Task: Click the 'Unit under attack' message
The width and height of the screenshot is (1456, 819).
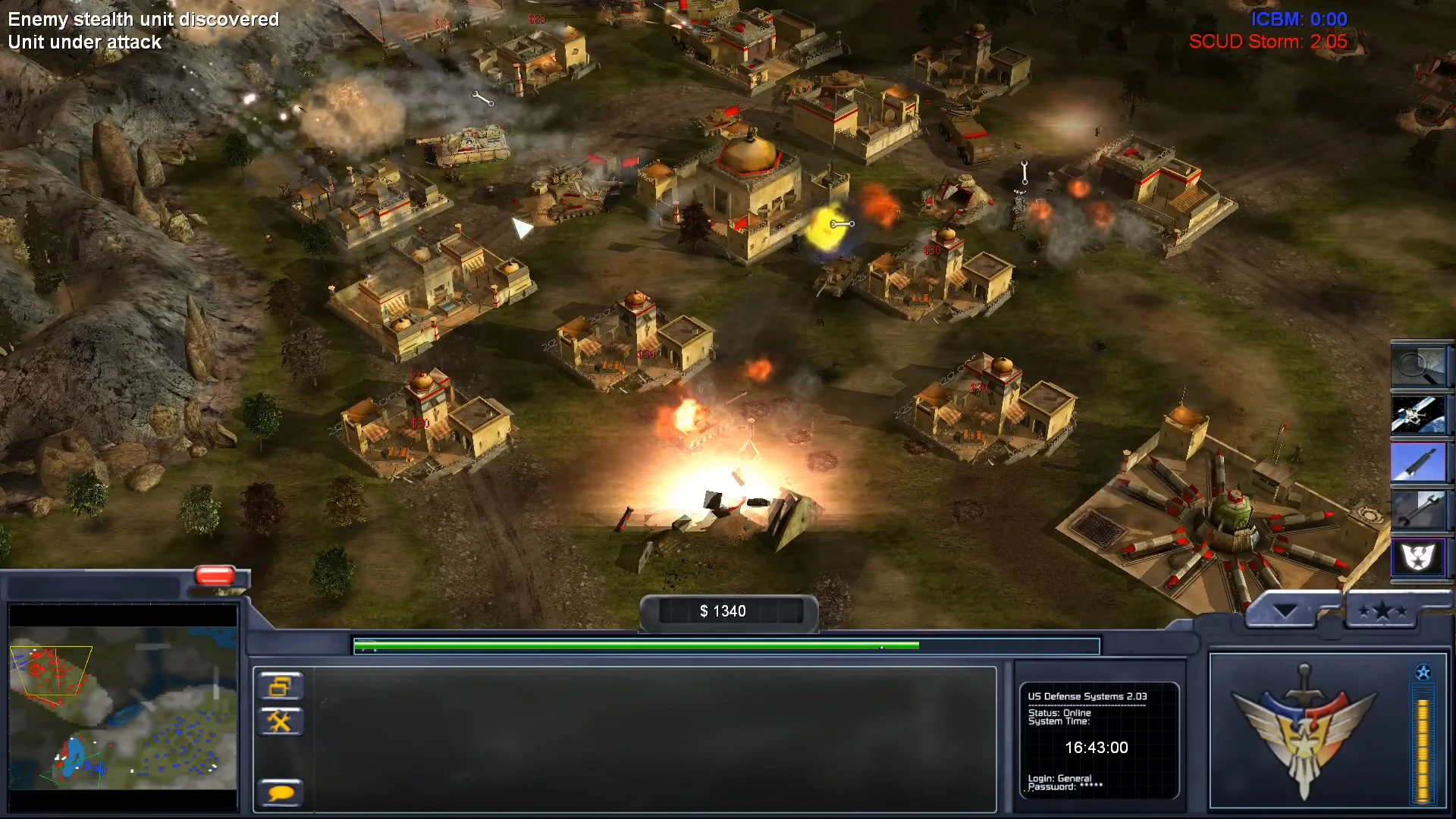Action: [x=83, y=42]
